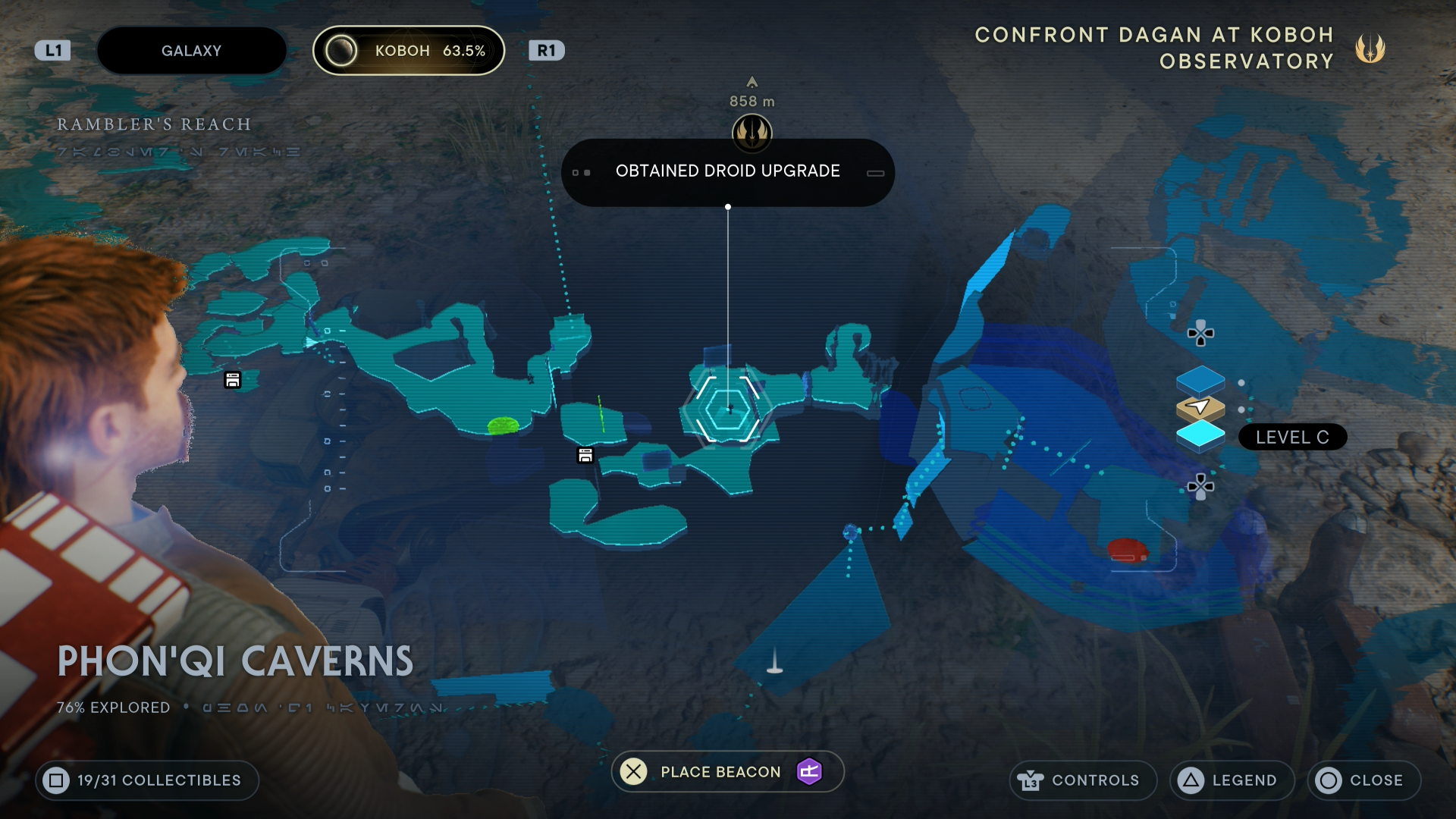Select the left workbench icon on the map
This screenshot has height=819, width=1456.
(x=232, y=380)
